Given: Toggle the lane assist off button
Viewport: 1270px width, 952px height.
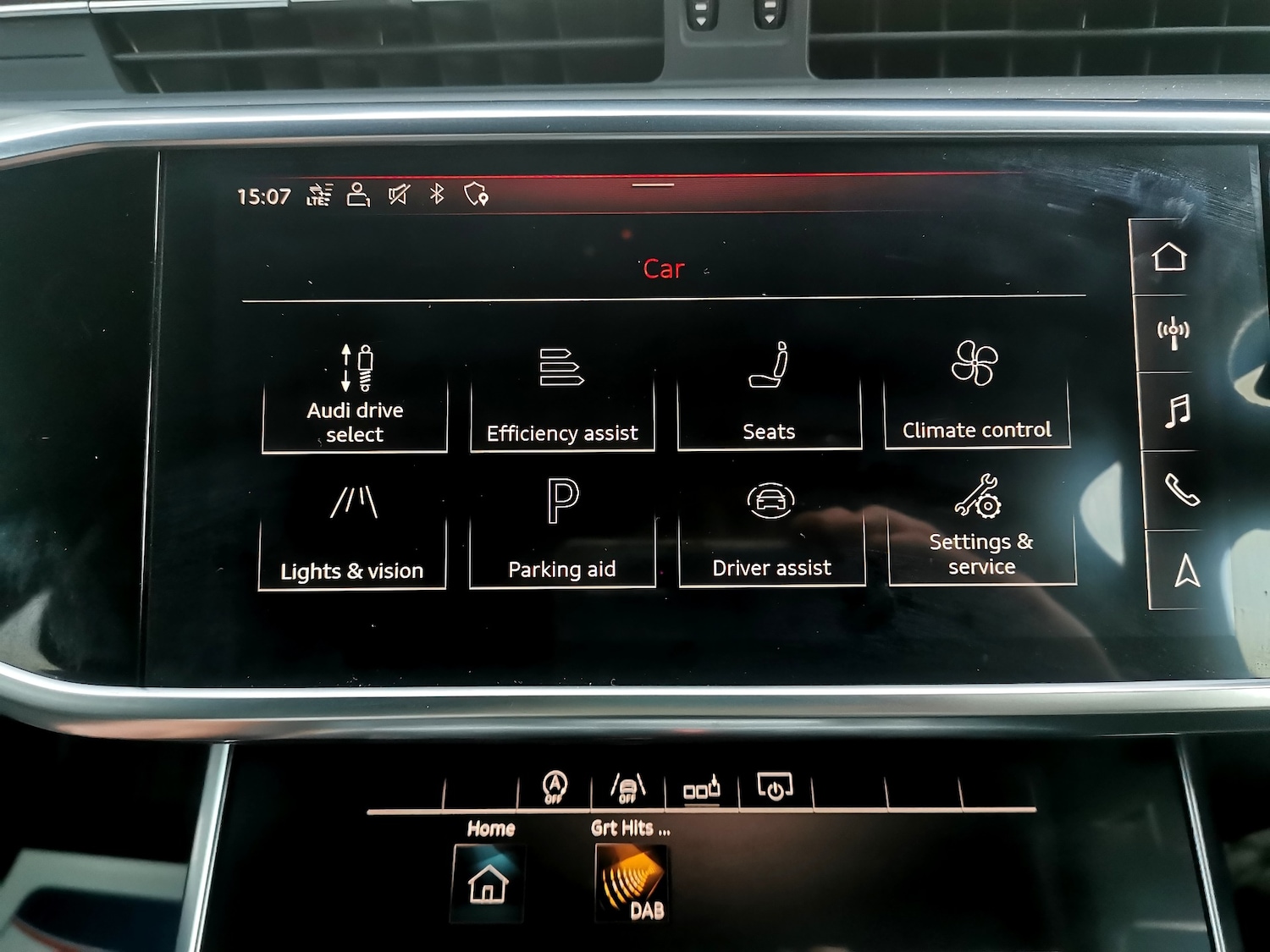Looking at the screenshot, I should 627,788.
